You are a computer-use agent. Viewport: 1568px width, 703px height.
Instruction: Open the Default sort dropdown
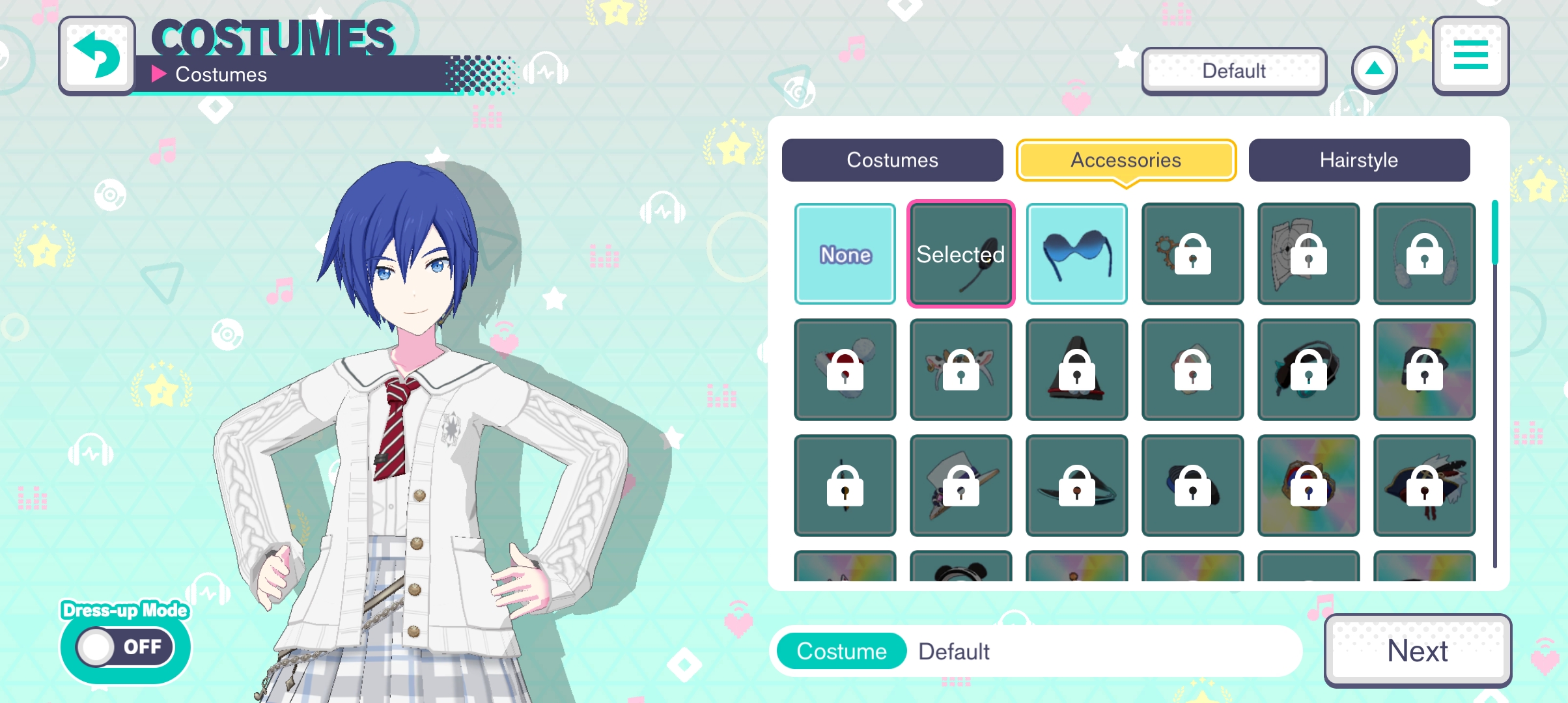(1233, 71)
